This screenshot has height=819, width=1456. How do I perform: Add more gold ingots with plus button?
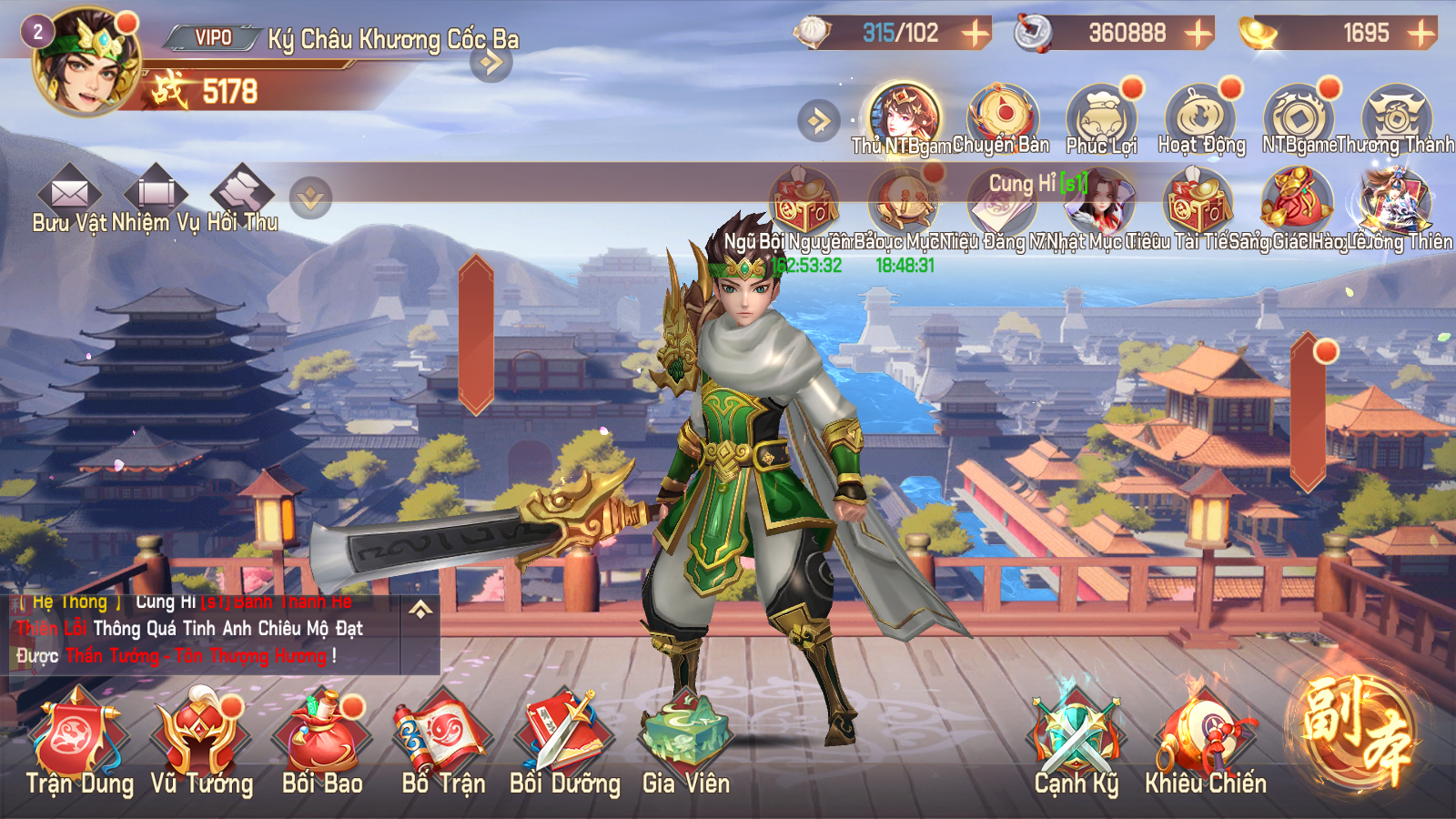click(x=1421, y=34)
